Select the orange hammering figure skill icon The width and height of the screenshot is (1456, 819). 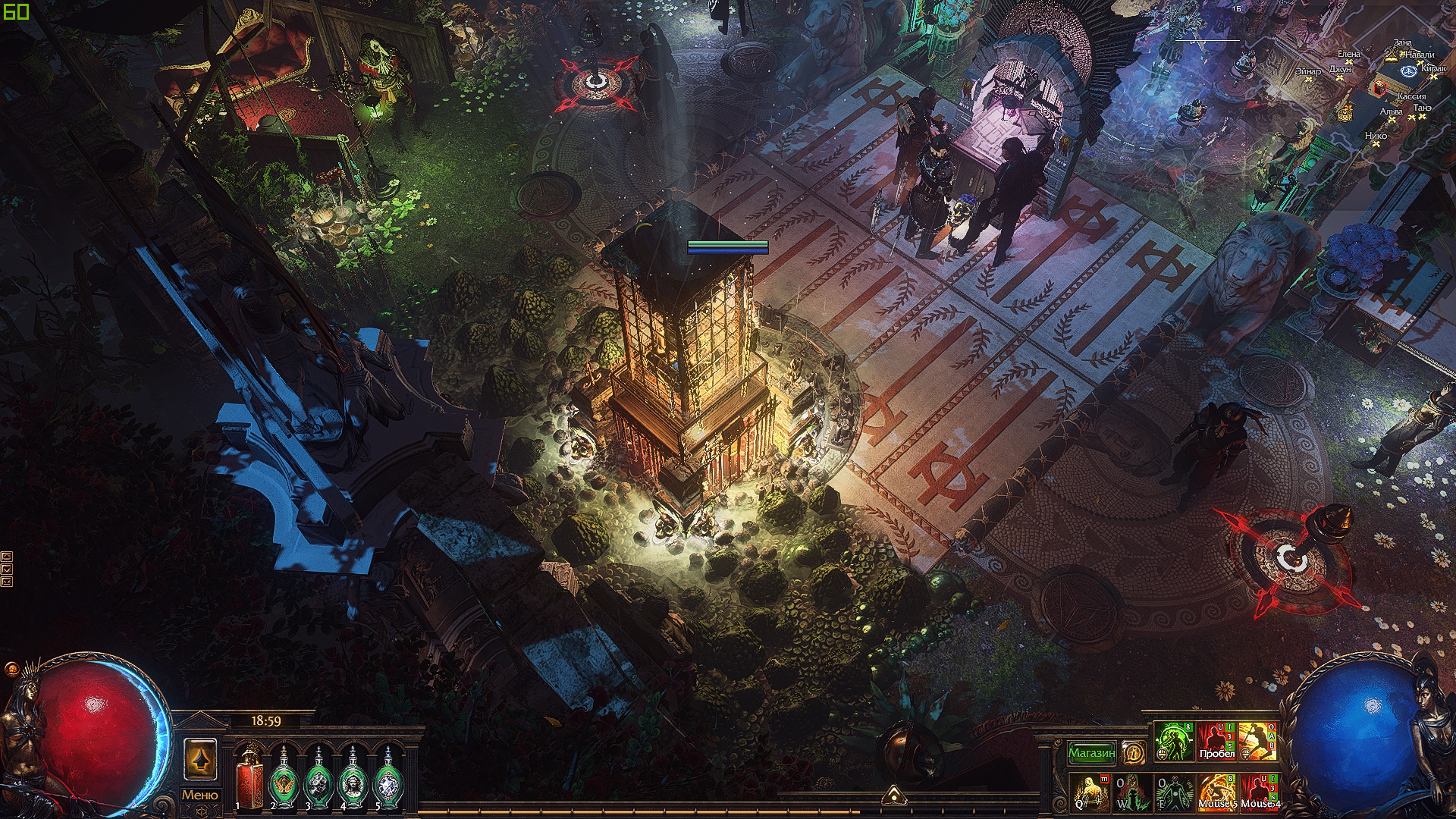click(1258, 741)
